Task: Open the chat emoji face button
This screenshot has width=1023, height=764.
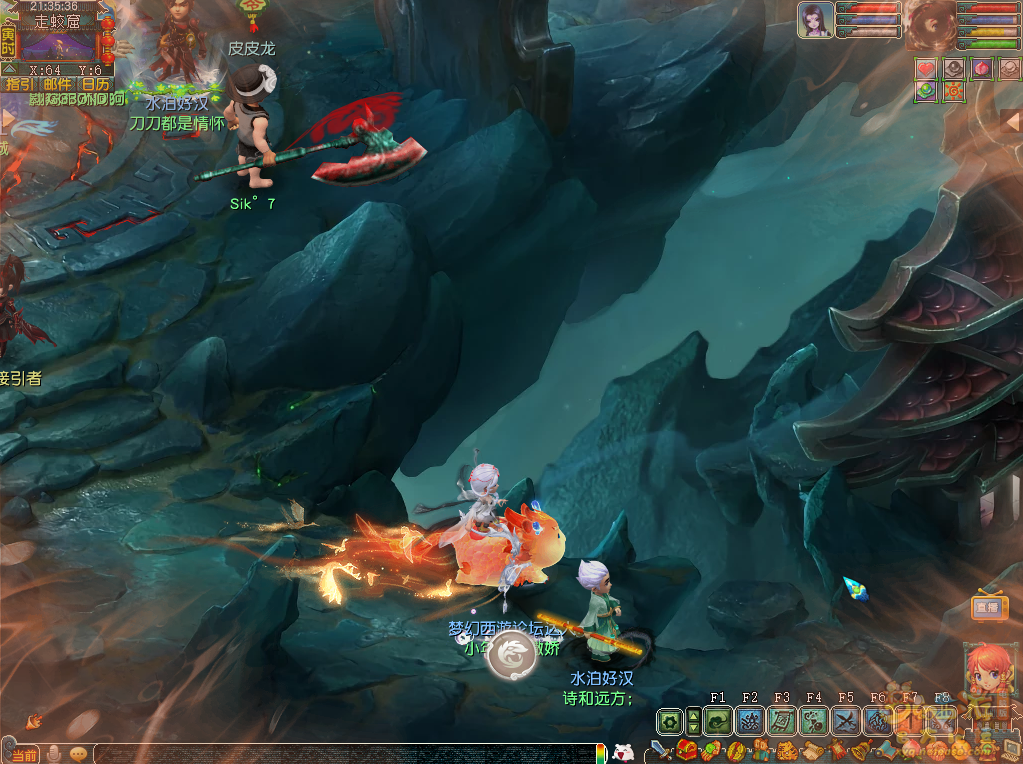Action: click(x=79, y=753)
